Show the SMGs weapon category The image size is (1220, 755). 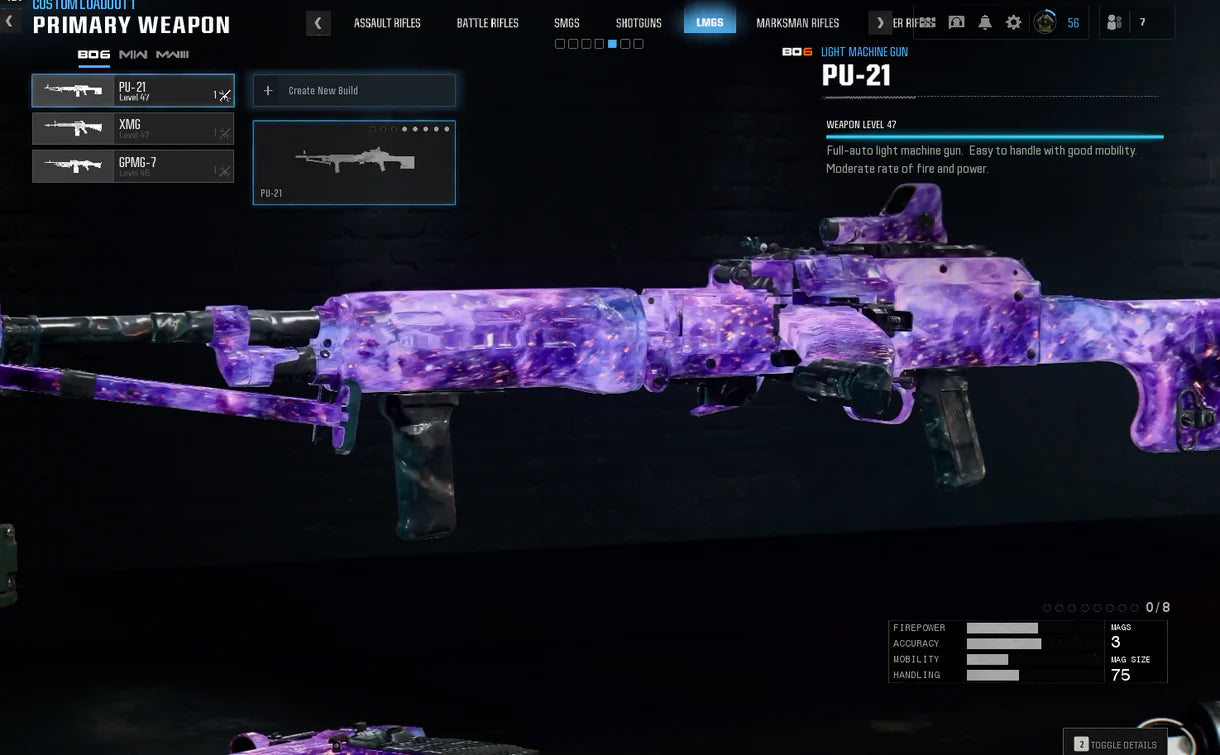coord(567,23)
